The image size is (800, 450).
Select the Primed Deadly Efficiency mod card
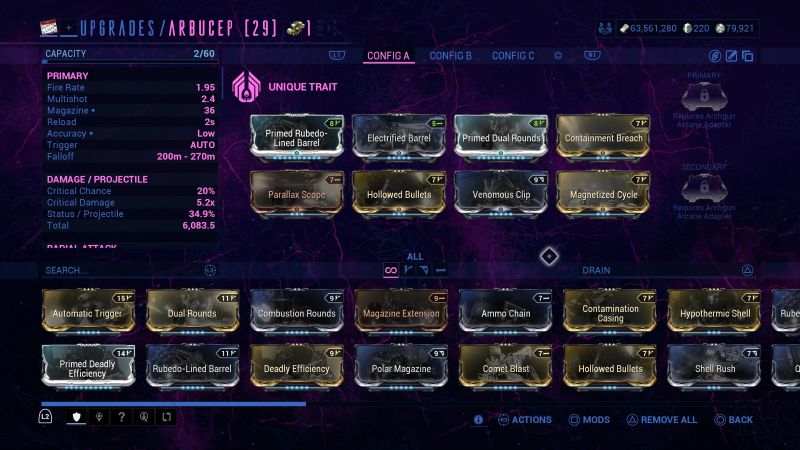[87, 367]
